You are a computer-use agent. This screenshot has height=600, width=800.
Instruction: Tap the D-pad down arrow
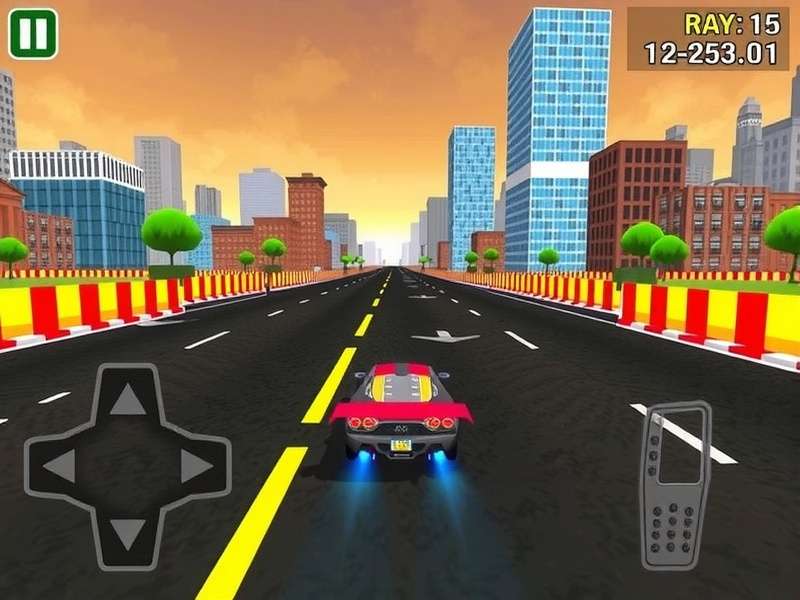(x=127, y=533)
